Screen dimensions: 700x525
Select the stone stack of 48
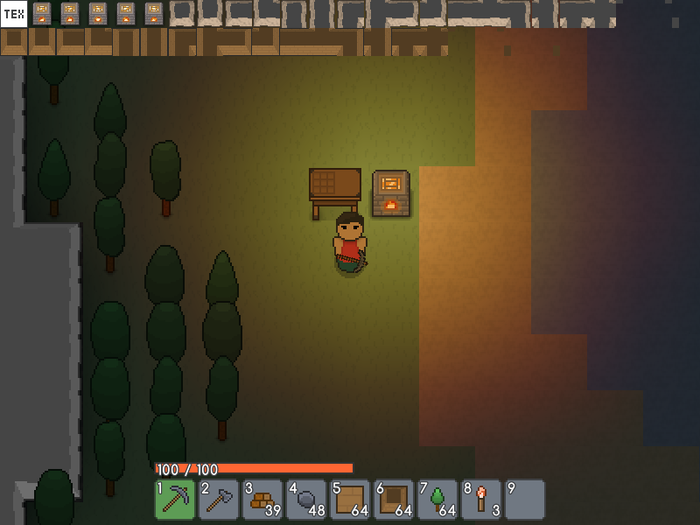click(306, 499)
